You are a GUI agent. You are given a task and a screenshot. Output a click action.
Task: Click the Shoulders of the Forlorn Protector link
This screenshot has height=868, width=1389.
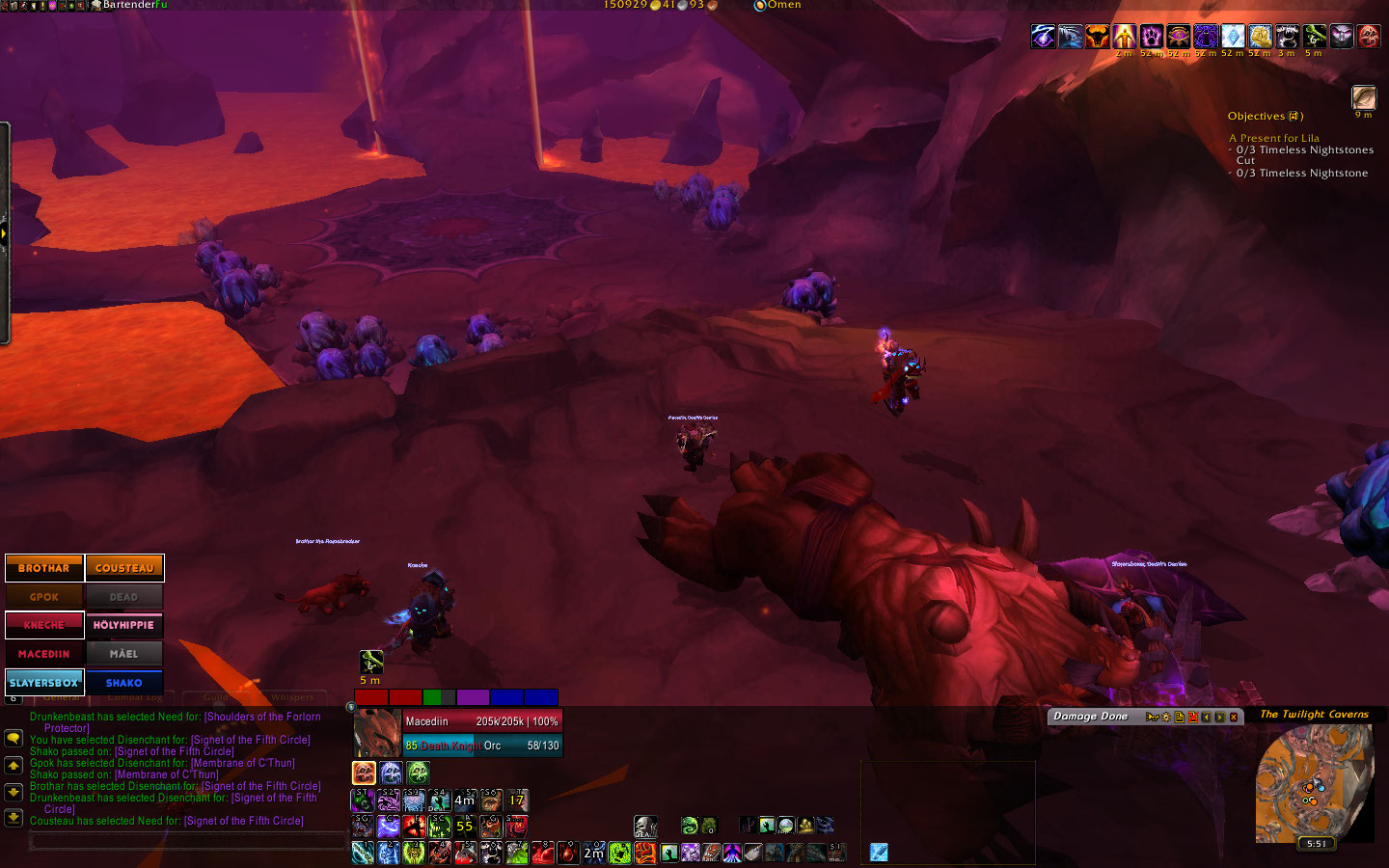click(x=262, y=717)
